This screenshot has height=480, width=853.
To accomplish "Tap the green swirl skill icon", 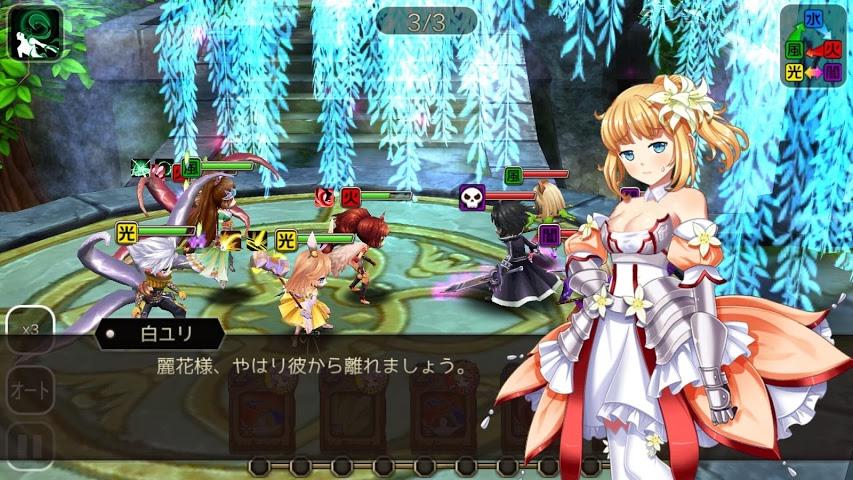I will pyautogui.click(x=35, y=33).
